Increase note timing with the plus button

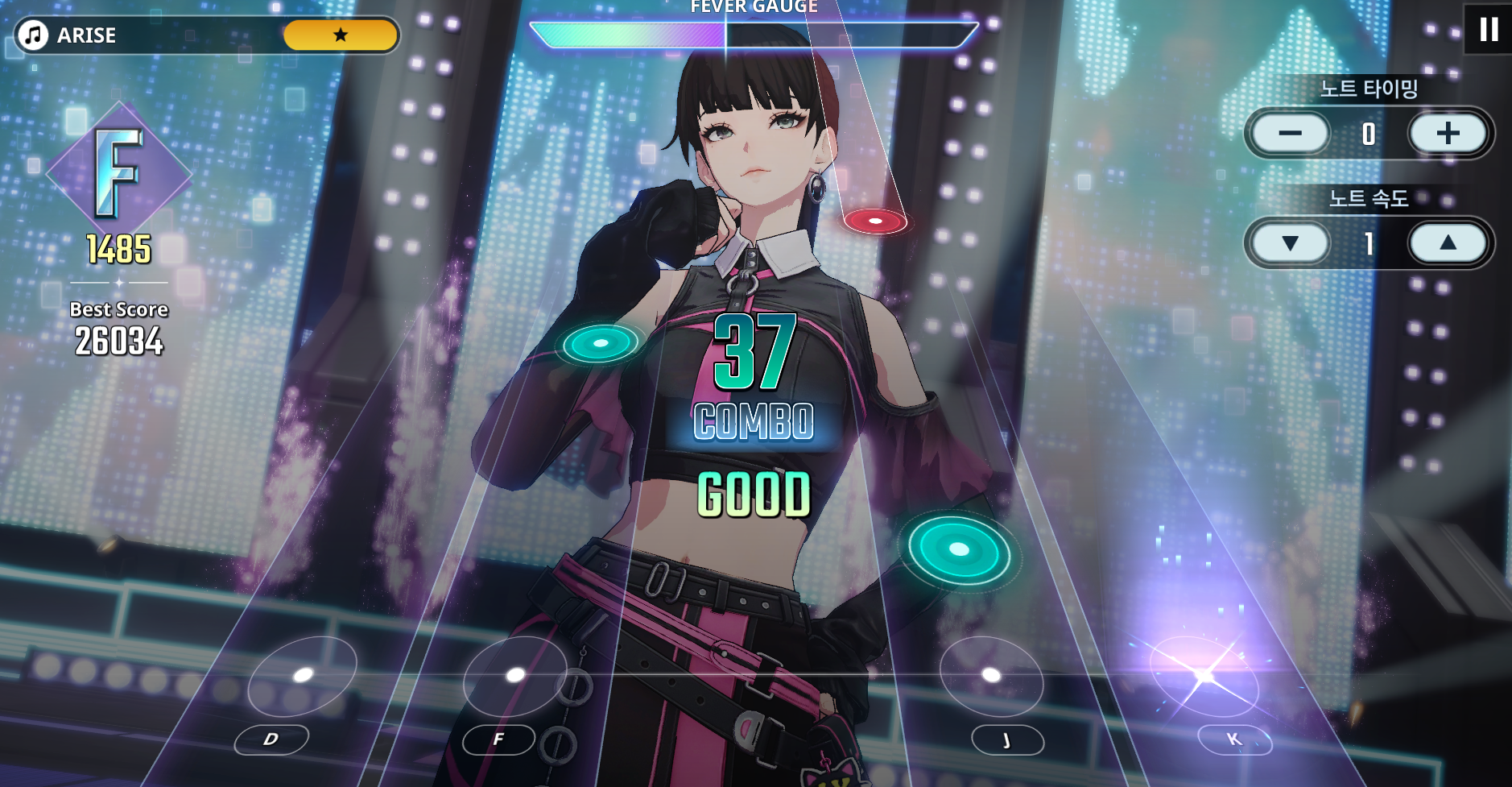[x=1448, y=134]
